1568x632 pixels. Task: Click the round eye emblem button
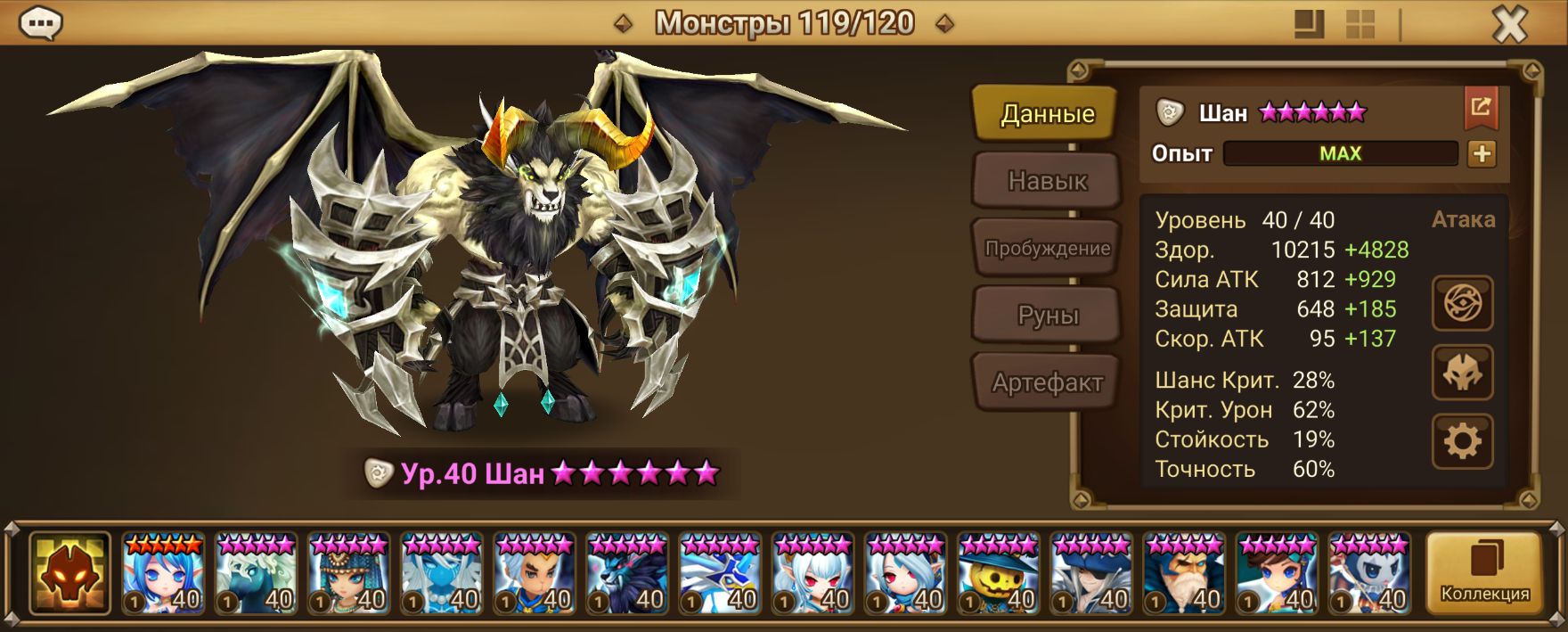coord(1462,304)
